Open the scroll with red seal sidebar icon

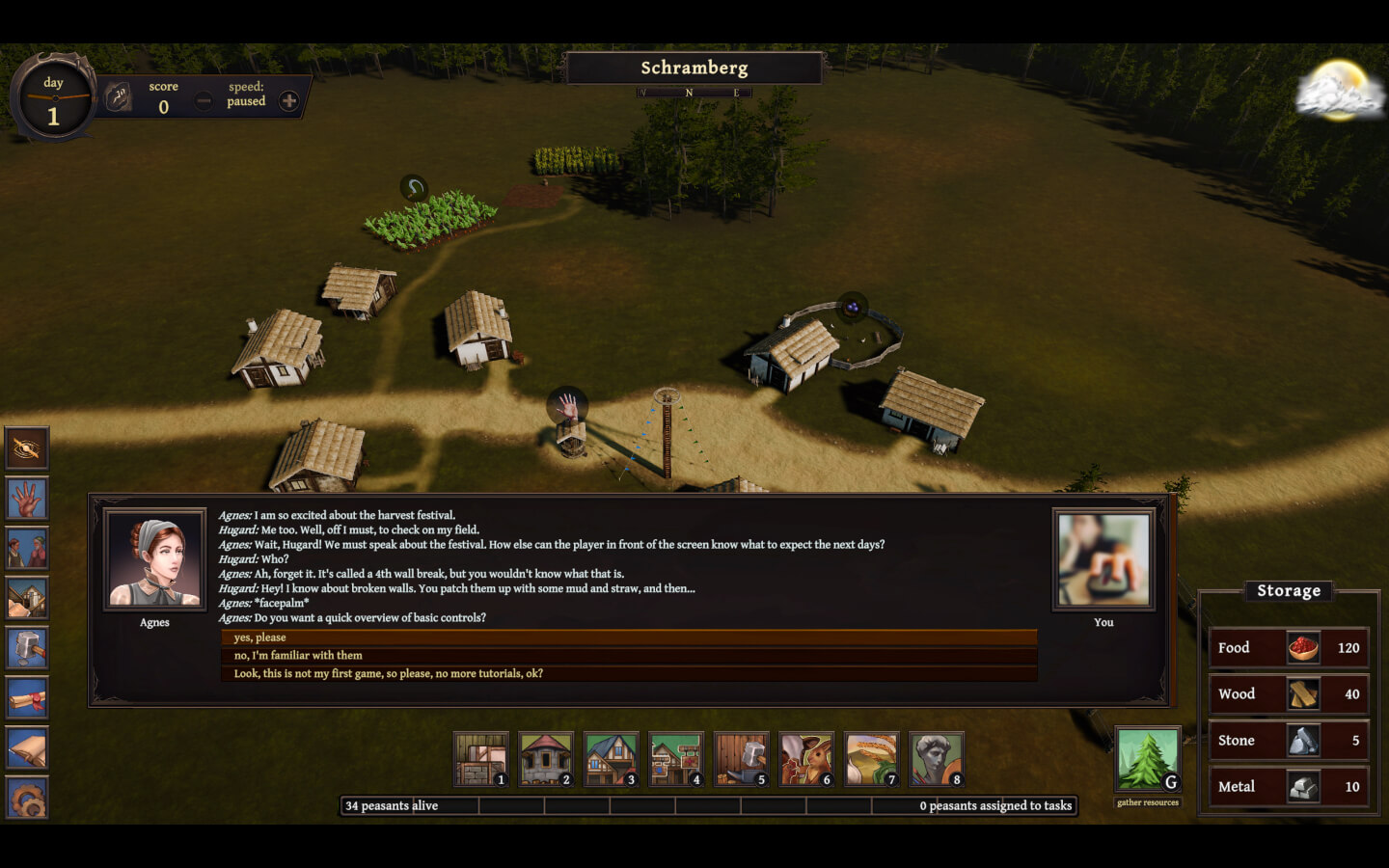pyautogui.click(x=26, y=698)
